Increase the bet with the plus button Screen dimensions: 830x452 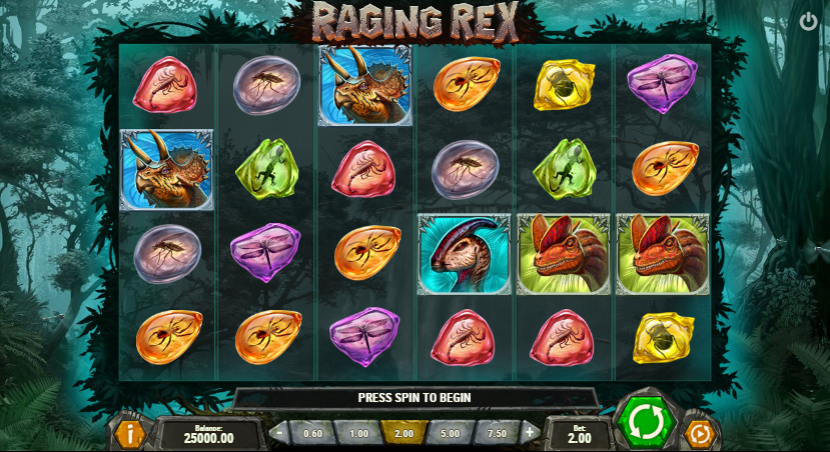click(x=529, y=433)
